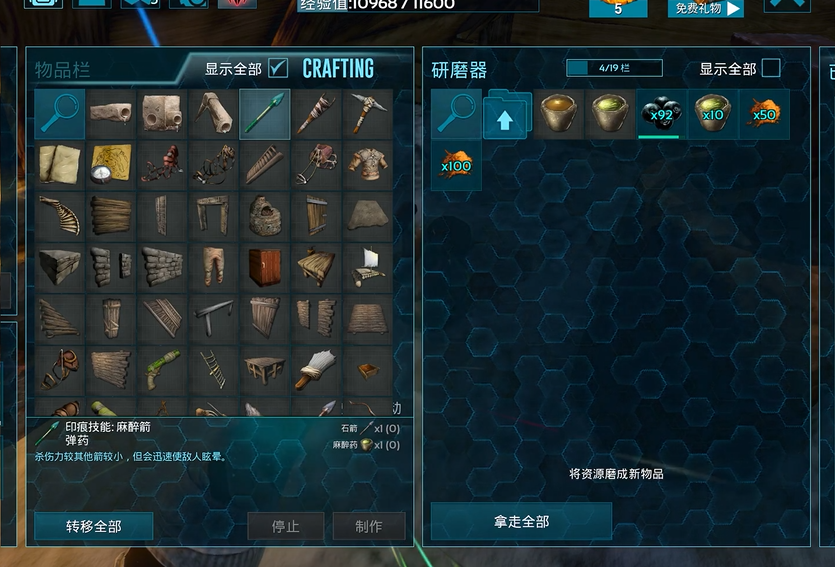The image size is (835, 567).
Task: Select the x10 green mortar stack
Action: tap(713, 114)
